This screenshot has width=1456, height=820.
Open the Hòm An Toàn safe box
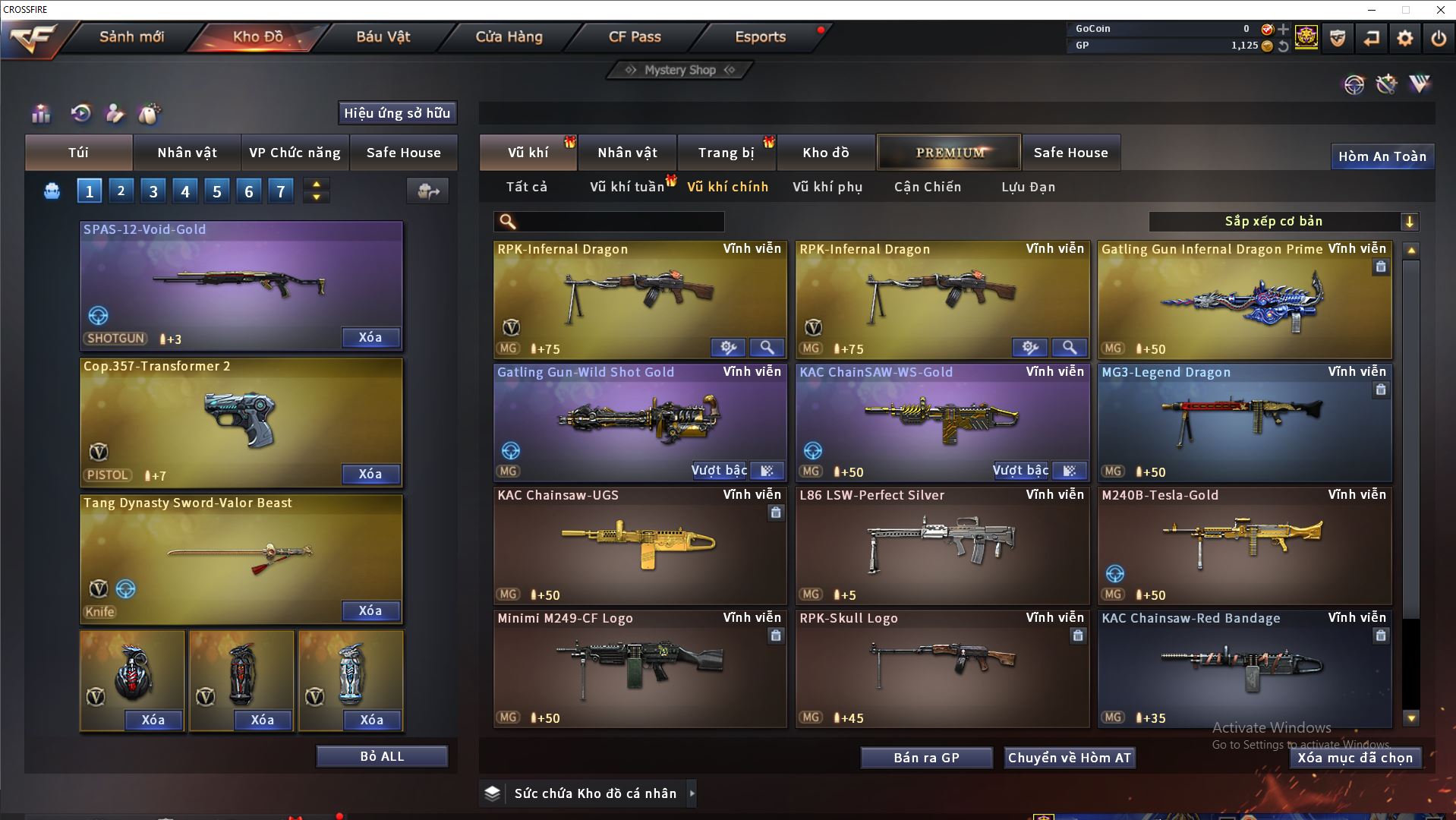[1382, 156]
